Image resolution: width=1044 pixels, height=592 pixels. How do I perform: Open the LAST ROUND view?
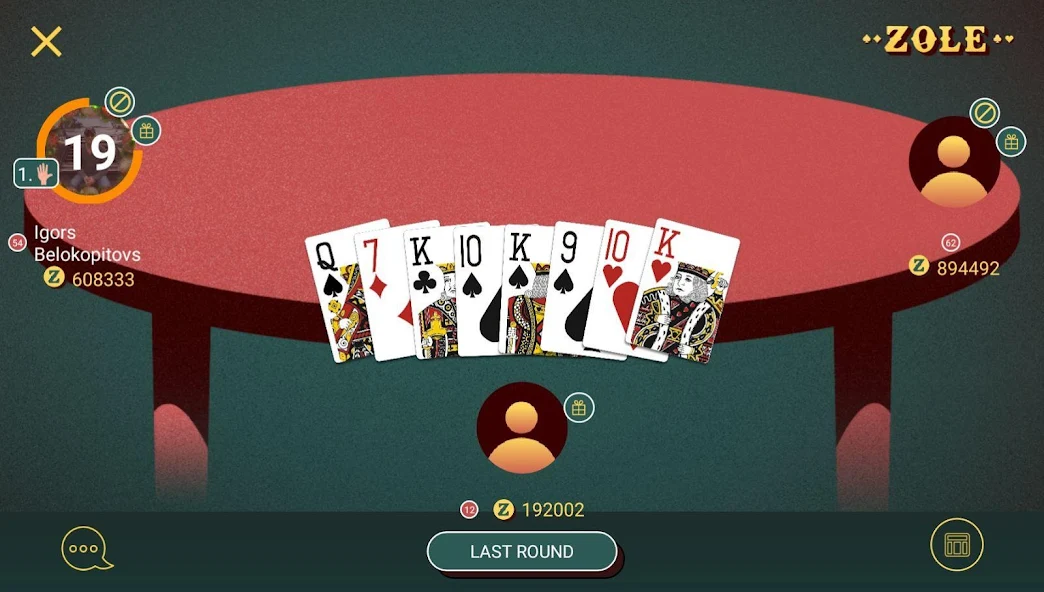tap(521, 551)
